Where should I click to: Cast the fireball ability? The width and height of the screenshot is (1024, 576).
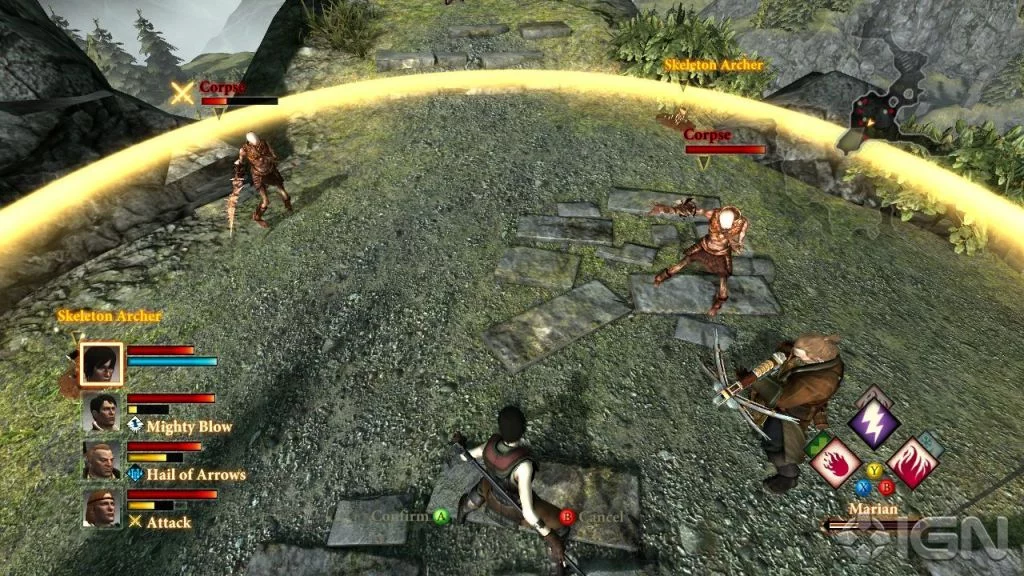[835, 463]
